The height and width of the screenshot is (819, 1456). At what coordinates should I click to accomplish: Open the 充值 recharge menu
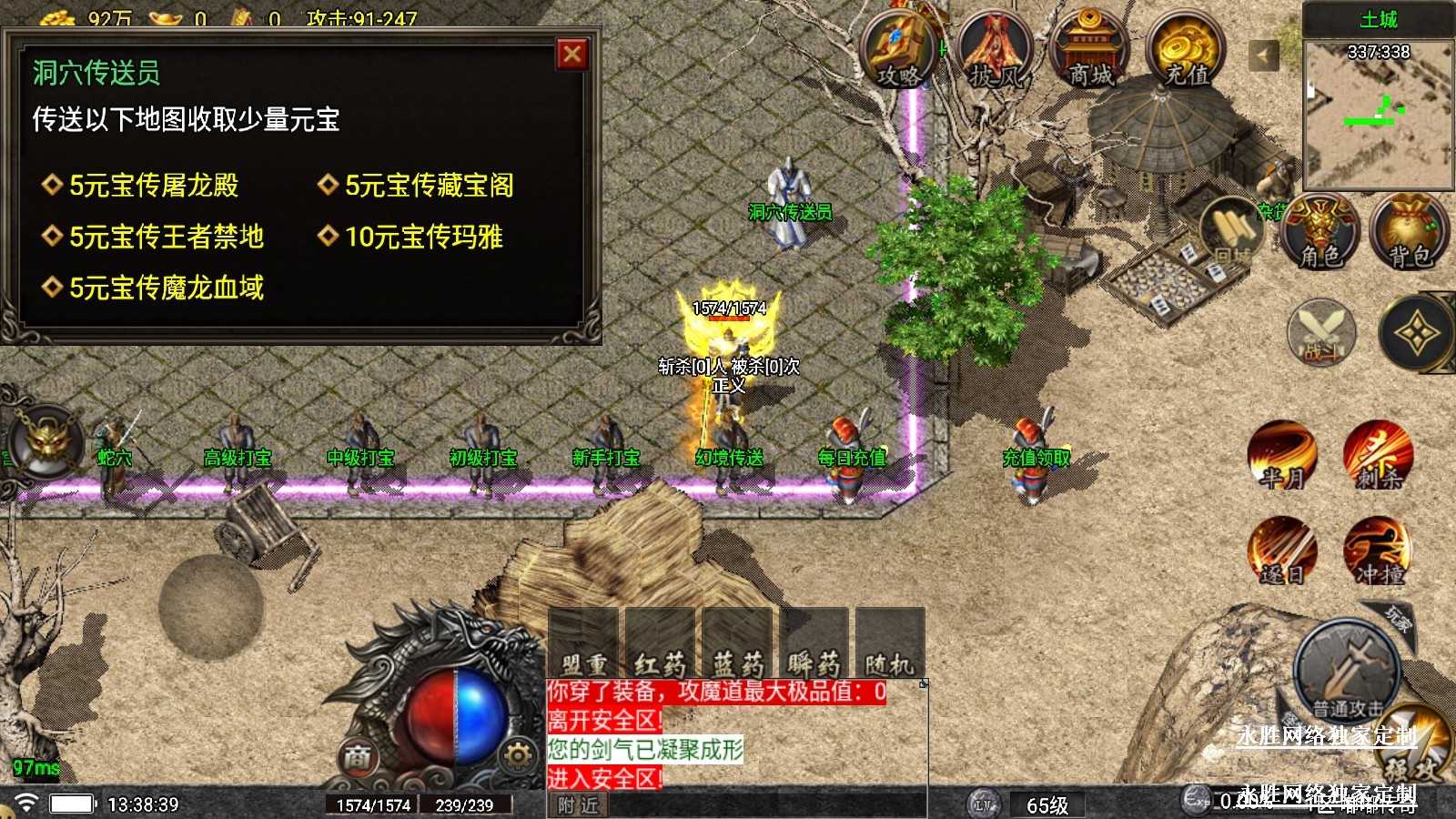pos(1187,50)
